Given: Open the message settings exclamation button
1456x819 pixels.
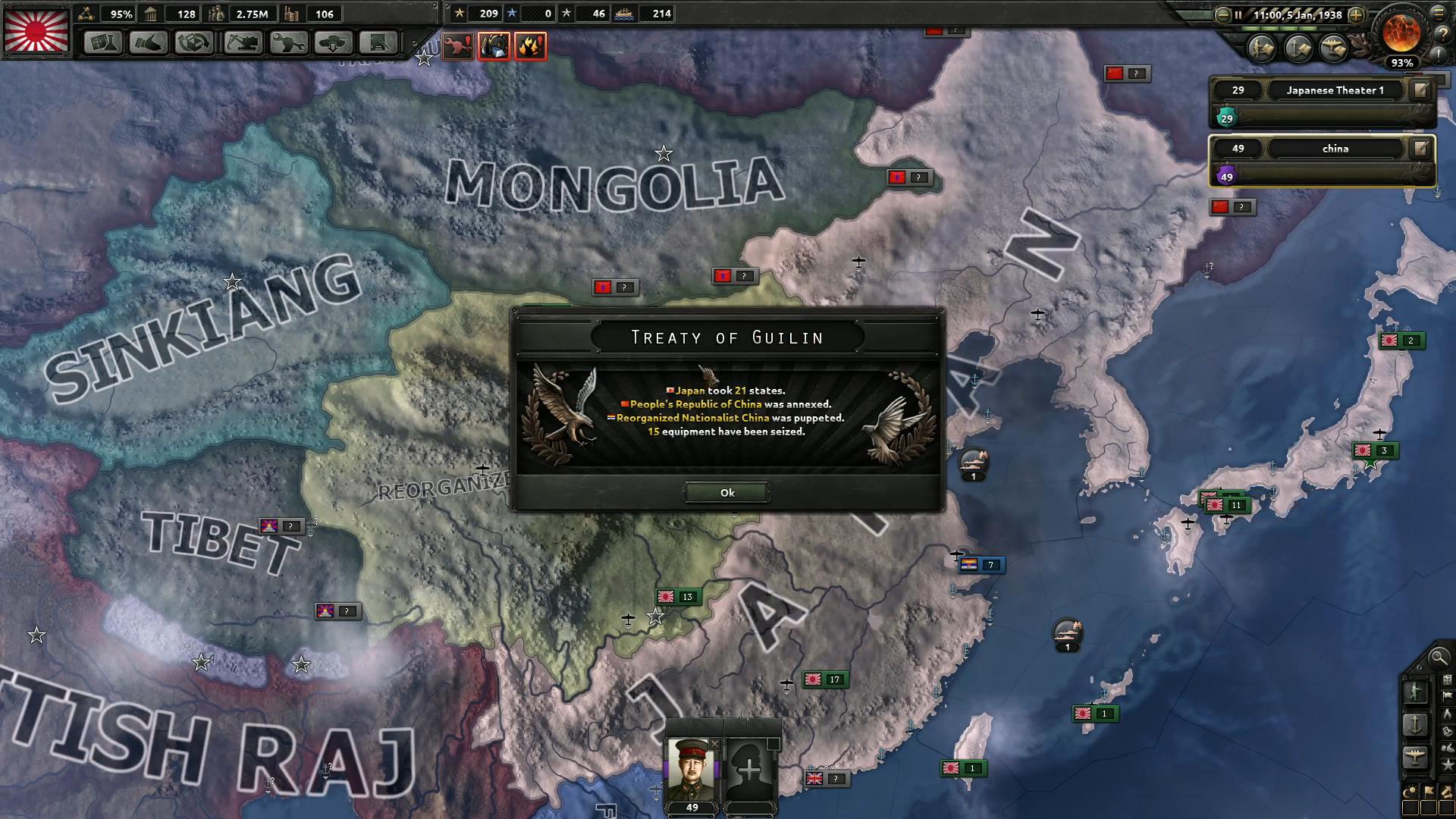Looking at the screenshot, I should click(1438, 56).
